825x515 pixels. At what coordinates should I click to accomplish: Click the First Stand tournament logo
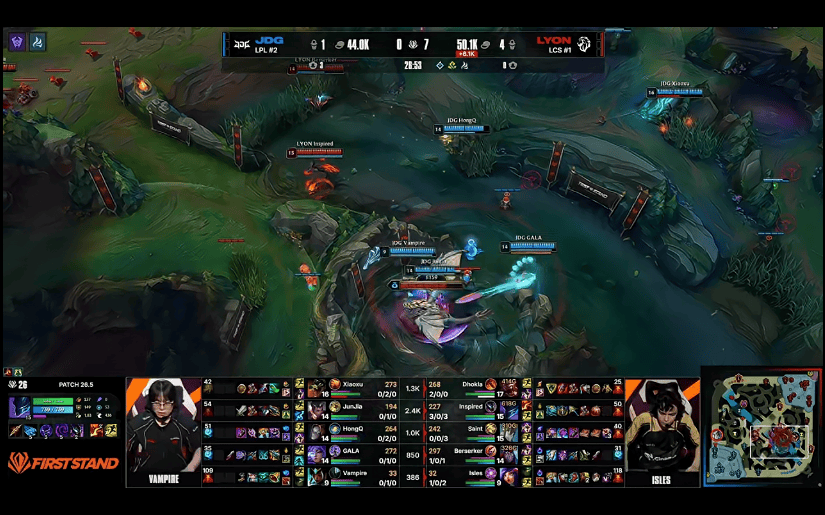click(x=62, y=462)
